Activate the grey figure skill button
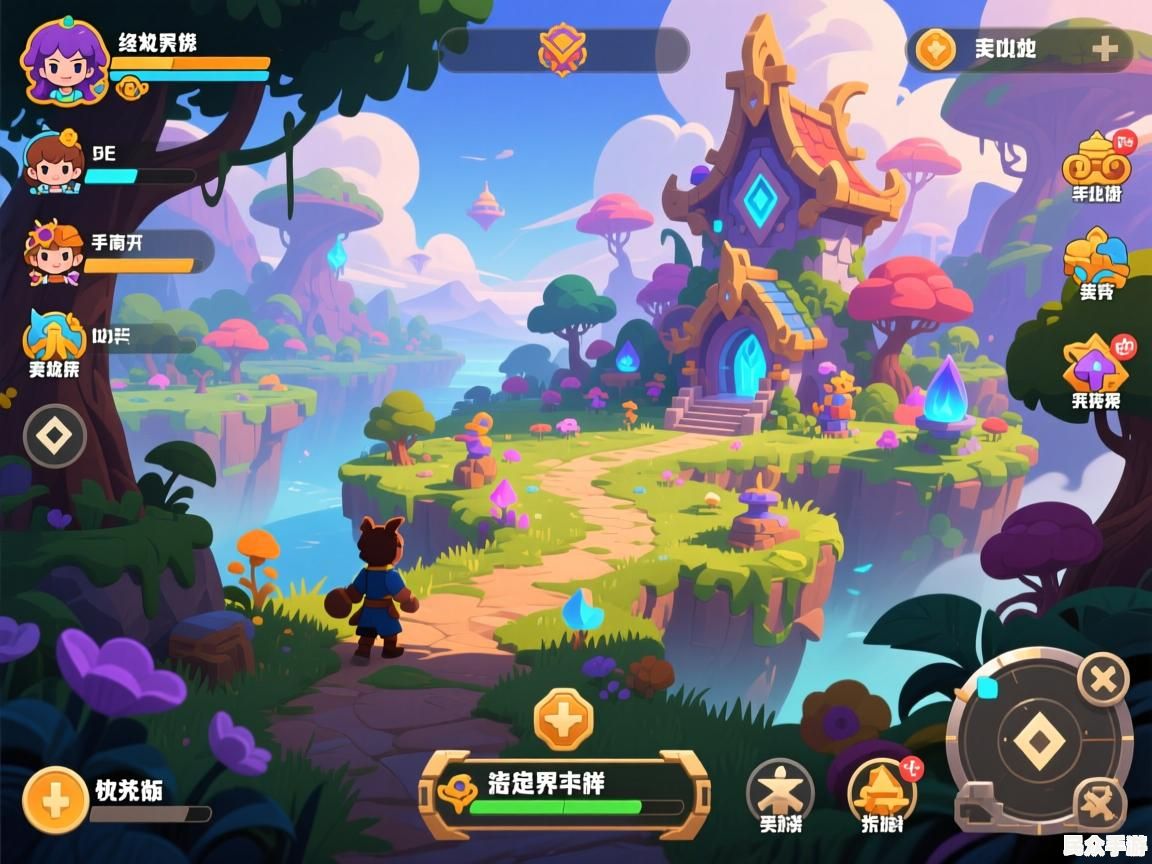 (780, 790)
